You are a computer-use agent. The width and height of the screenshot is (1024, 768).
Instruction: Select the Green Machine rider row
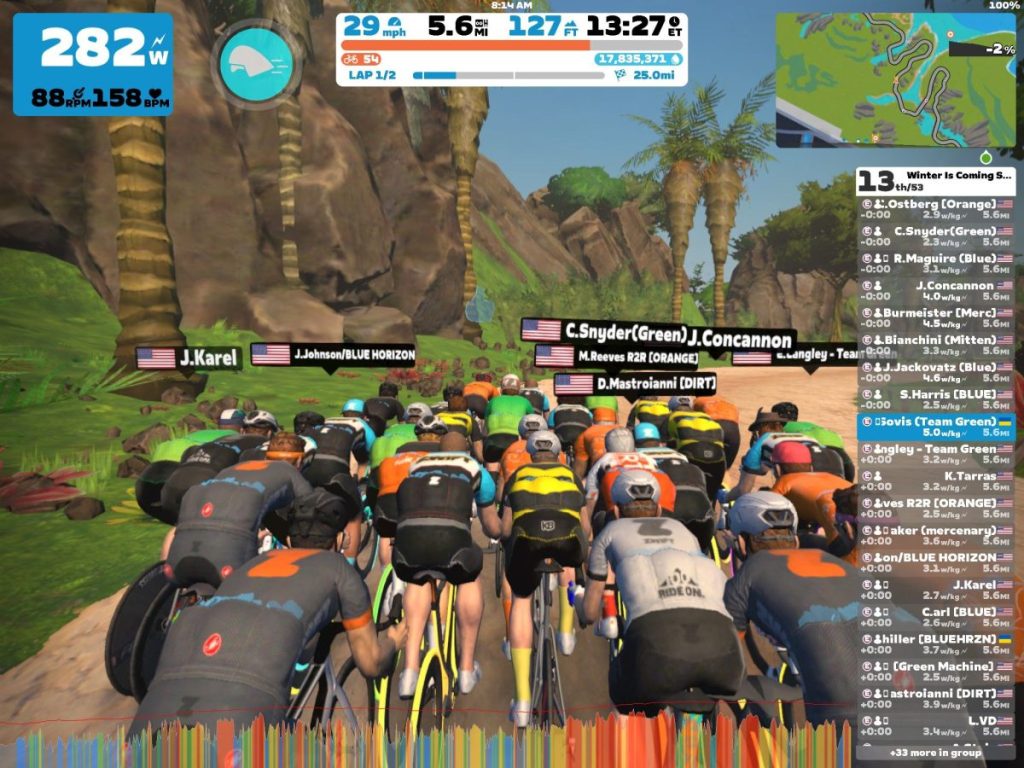coord(936,671)
